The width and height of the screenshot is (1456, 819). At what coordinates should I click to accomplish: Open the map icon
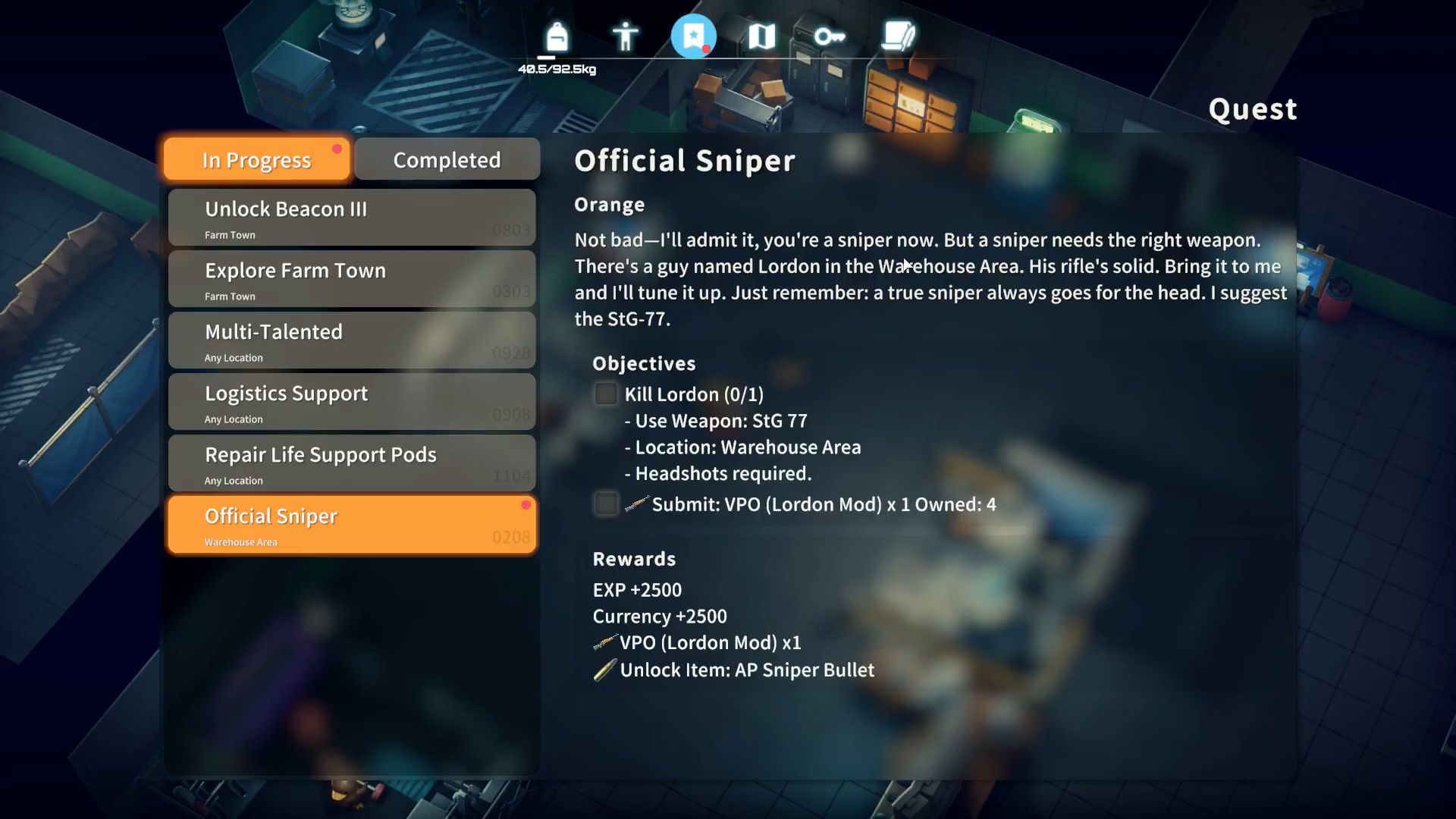coord(762,36)
